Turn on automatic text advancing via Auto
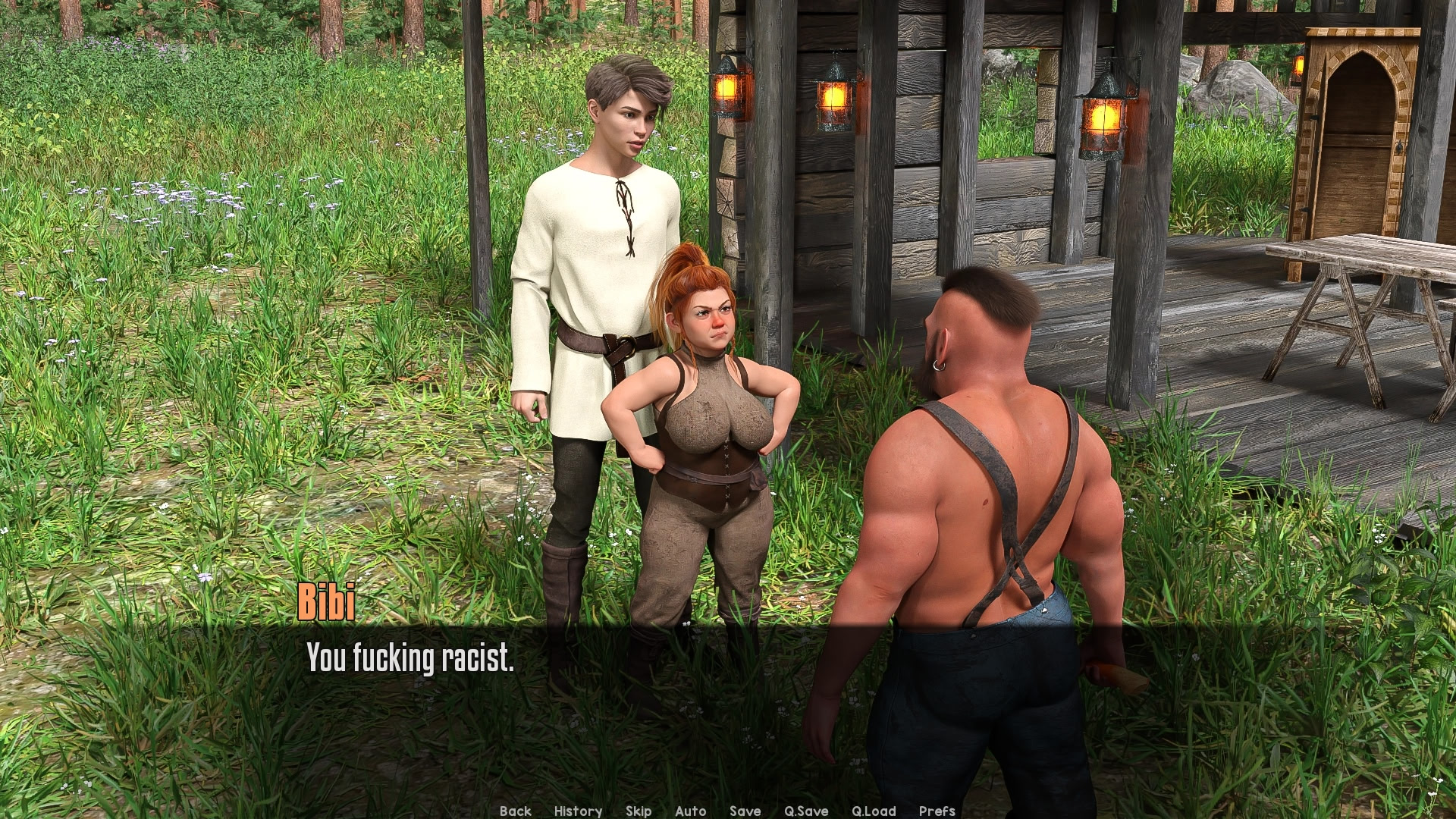Image resolution: width=1456 pixels, height=819 pixels. pyautogui.click(x=691, y=811)
